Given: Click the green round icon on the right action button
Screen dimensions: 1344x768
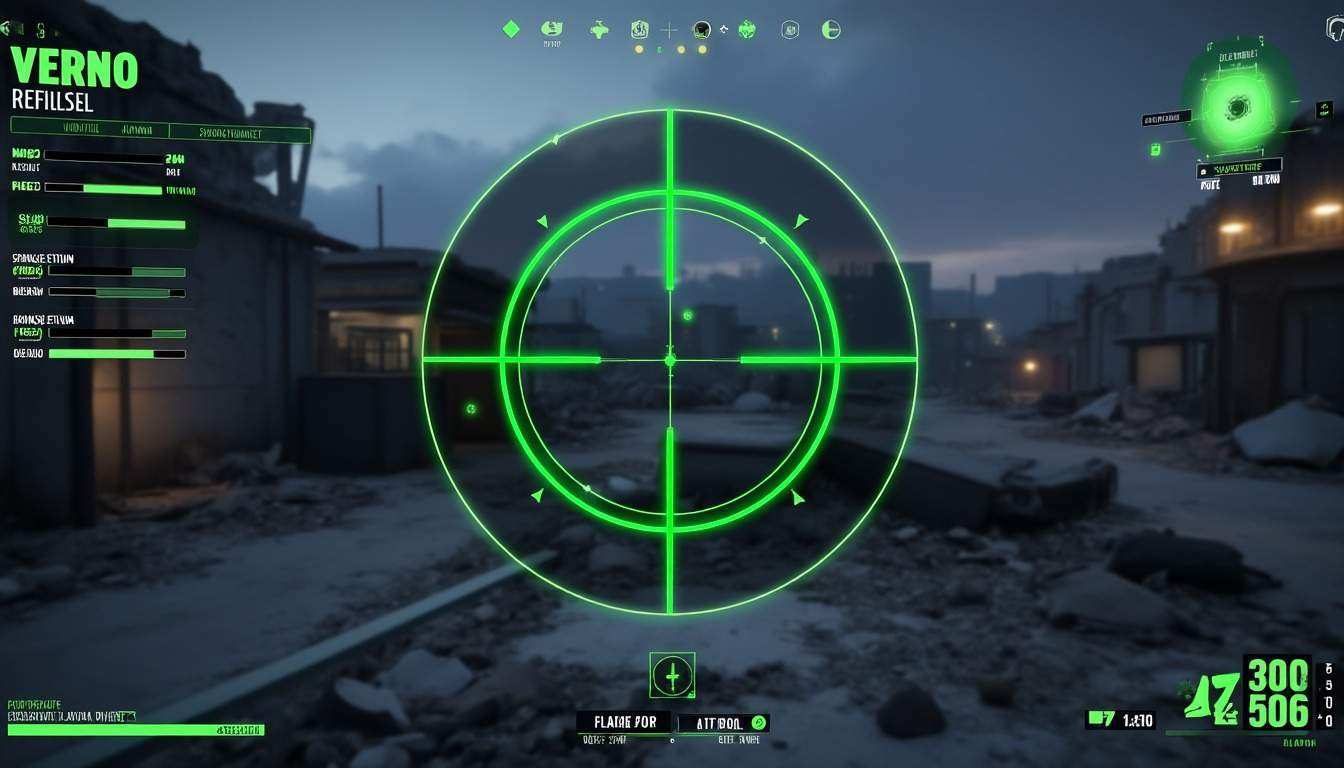Looking at the screenshot, I should pos(758,722).
